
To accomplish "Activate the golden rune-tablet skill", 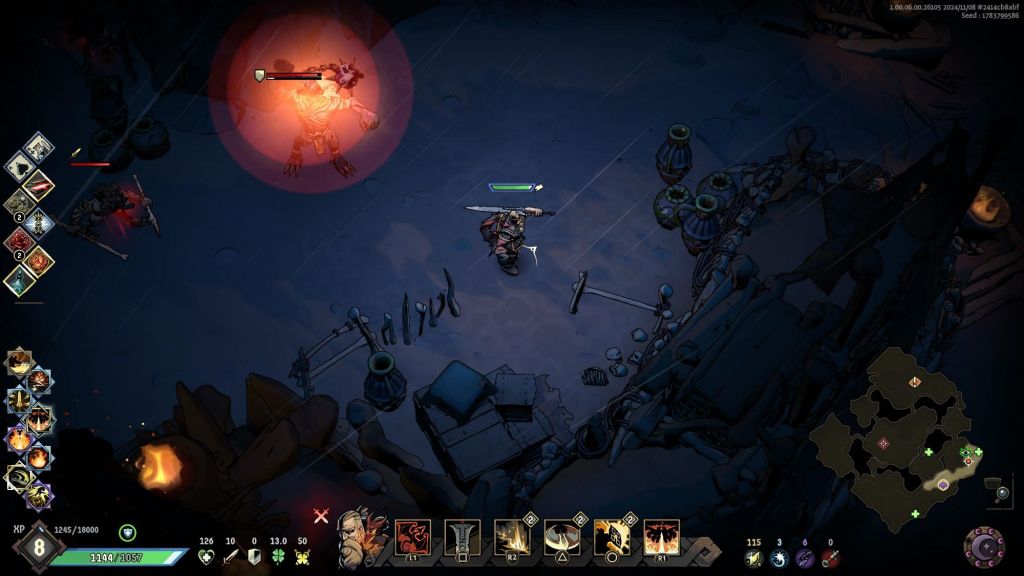I will pos(611,537).
